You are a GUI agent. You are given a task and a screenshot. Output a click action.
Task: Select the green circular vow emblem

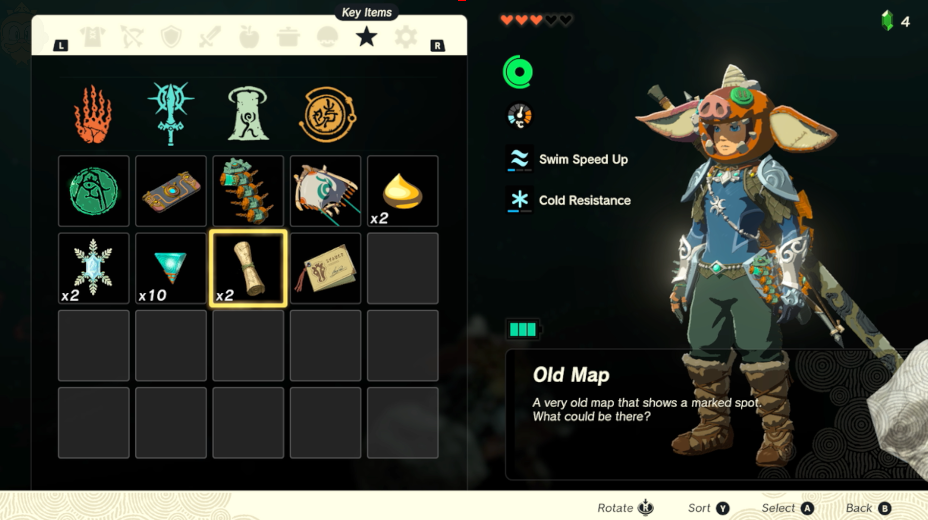click(x=93, y=191)
